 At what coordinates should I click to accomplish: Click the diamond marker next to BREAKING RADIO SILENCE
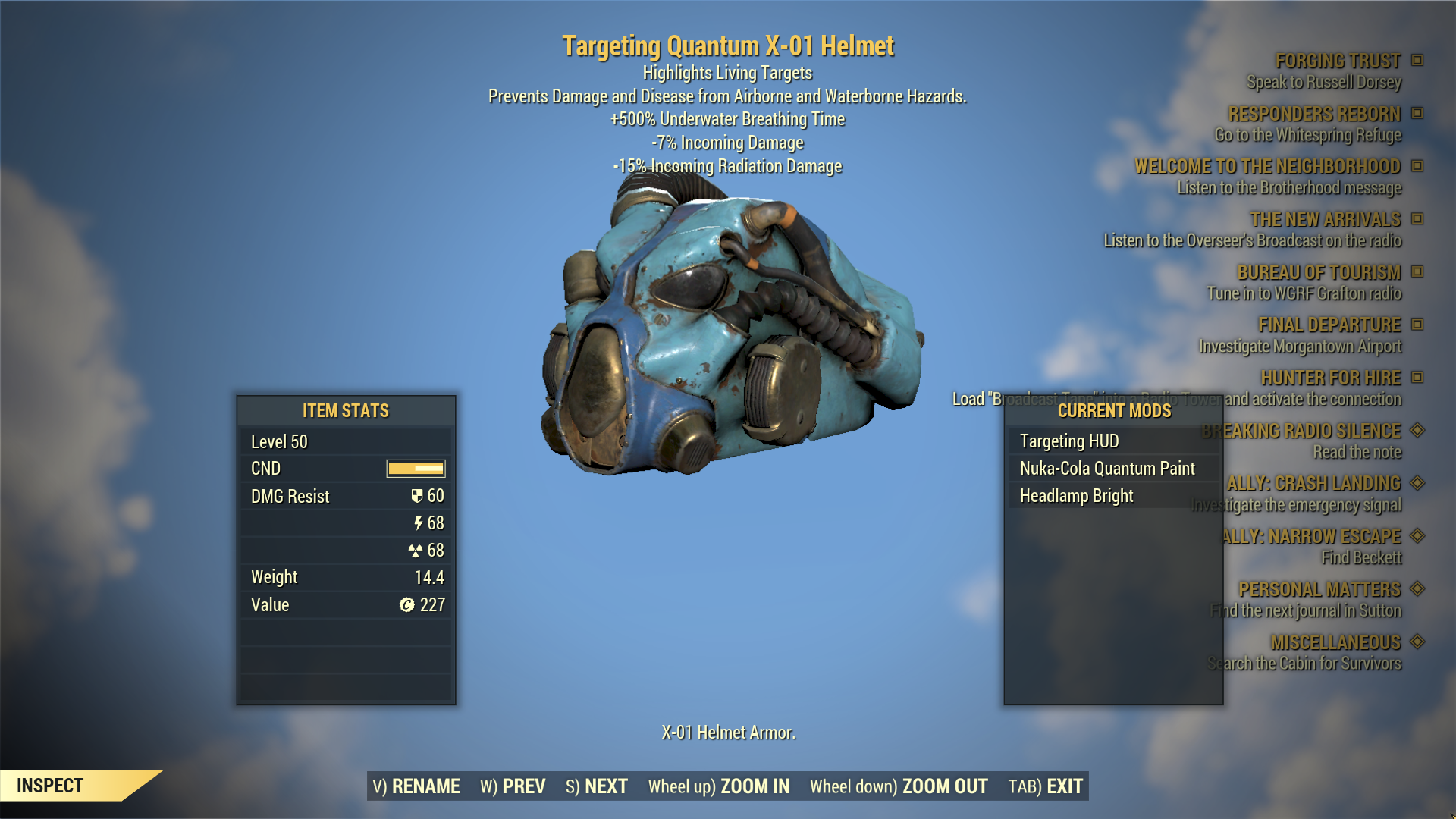point(1417,431)
